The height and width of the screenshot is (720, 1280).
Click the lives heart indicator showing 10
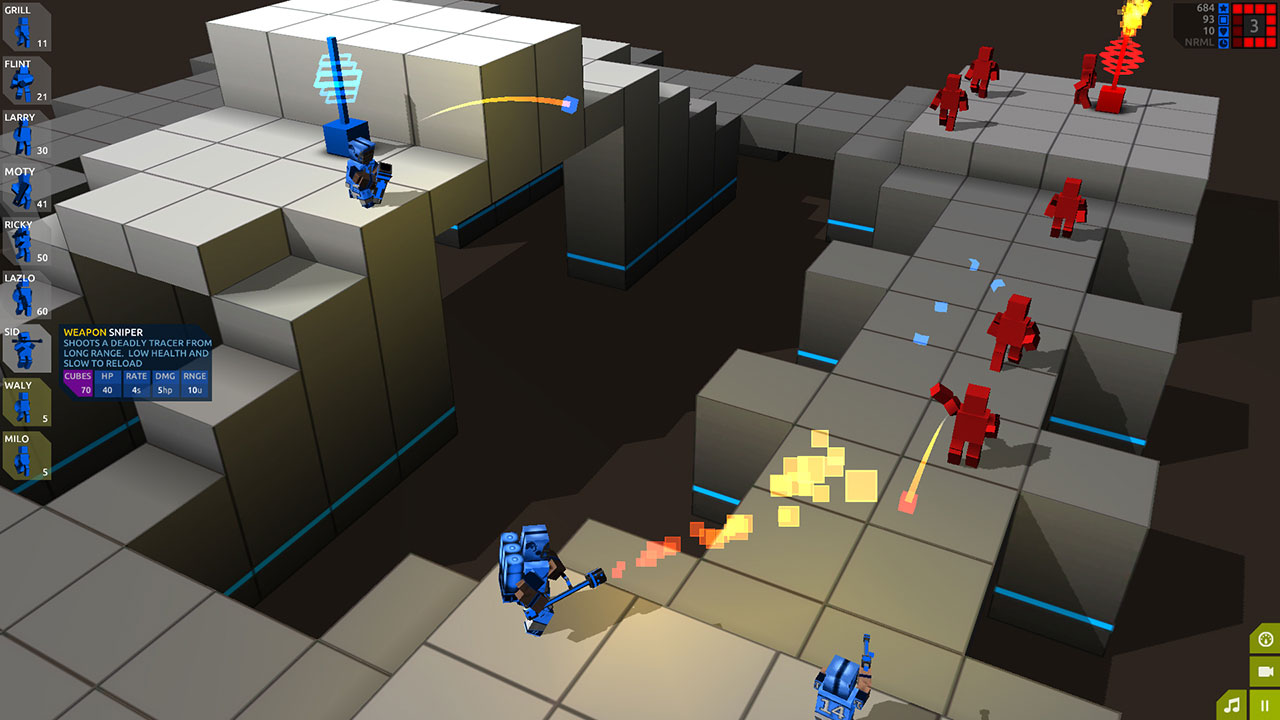click(x=1223, y=31)
